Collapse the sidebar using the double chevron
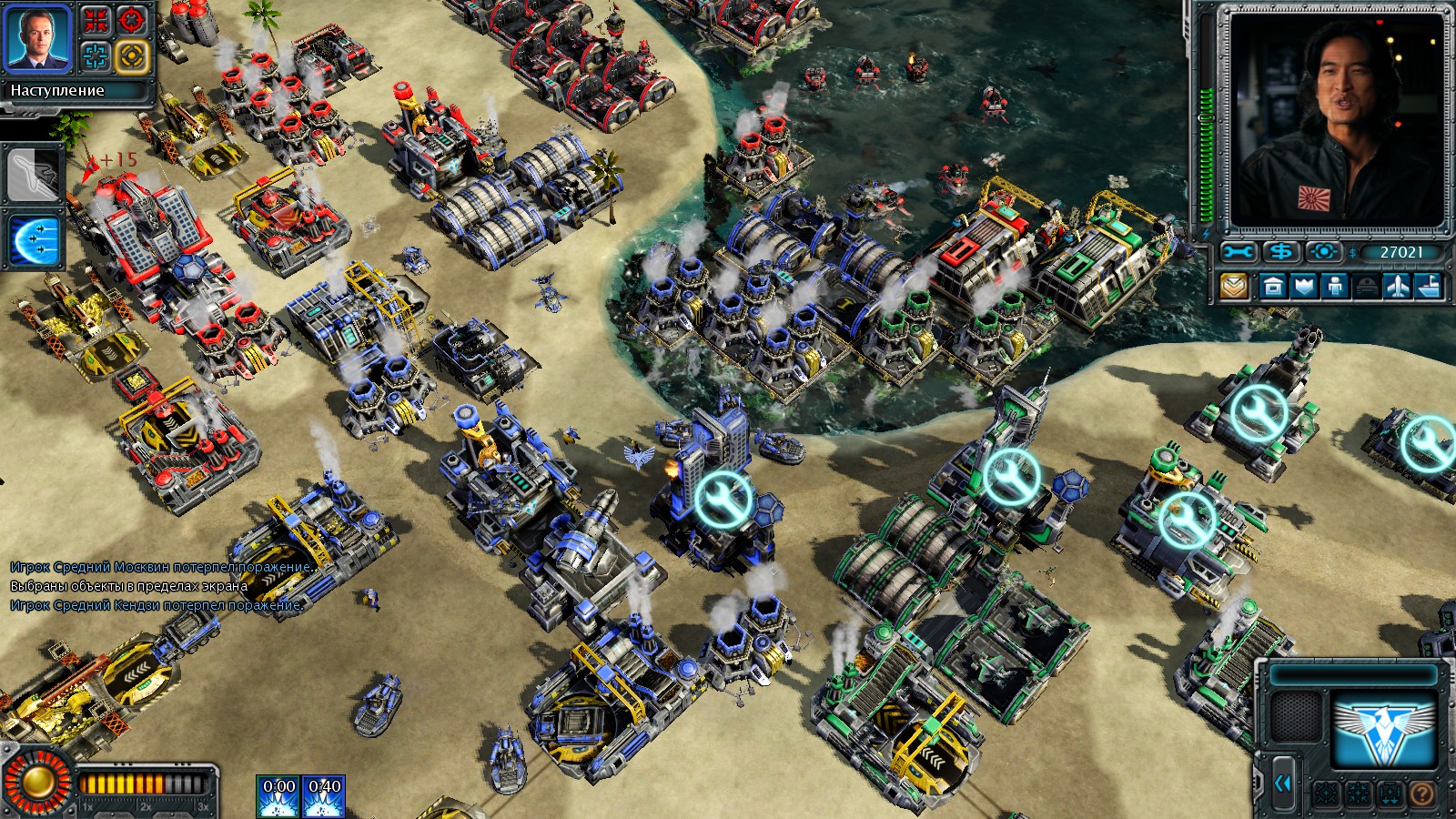The image size is (1456, 819). [1285, 783]
